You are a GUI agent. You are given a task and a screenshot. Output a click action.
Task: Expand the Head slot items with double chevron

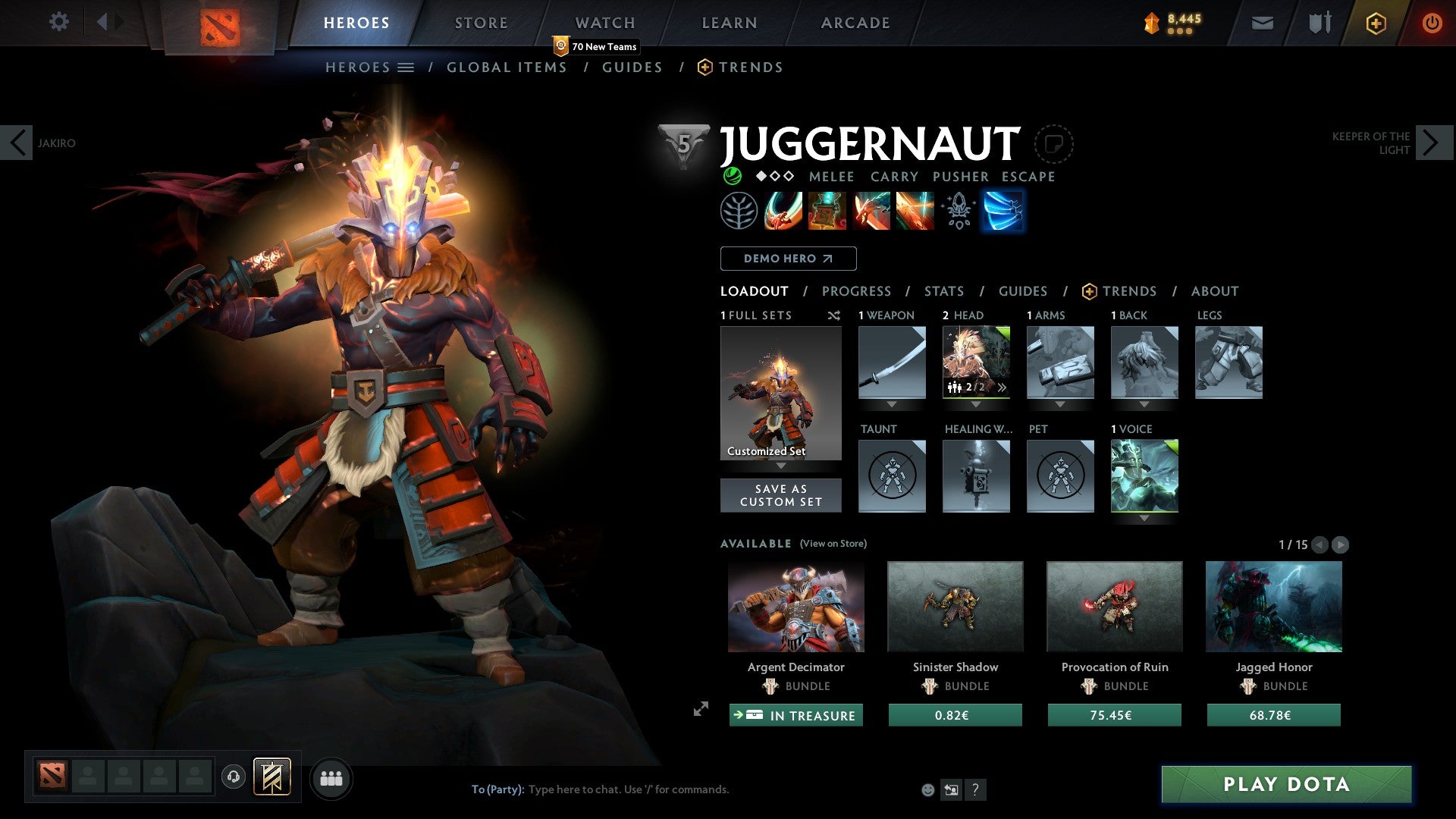[1003, 387]
